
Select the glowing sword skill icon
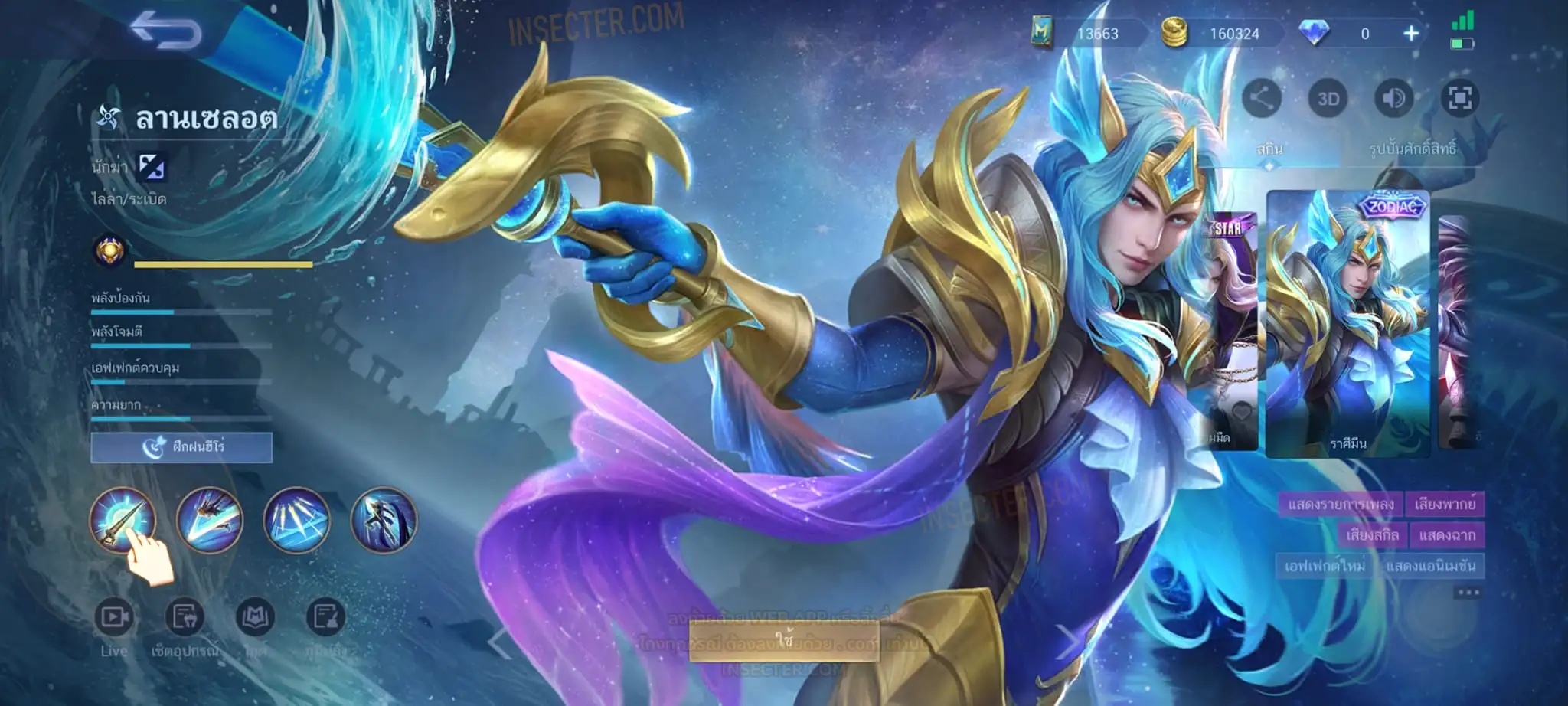122,520
